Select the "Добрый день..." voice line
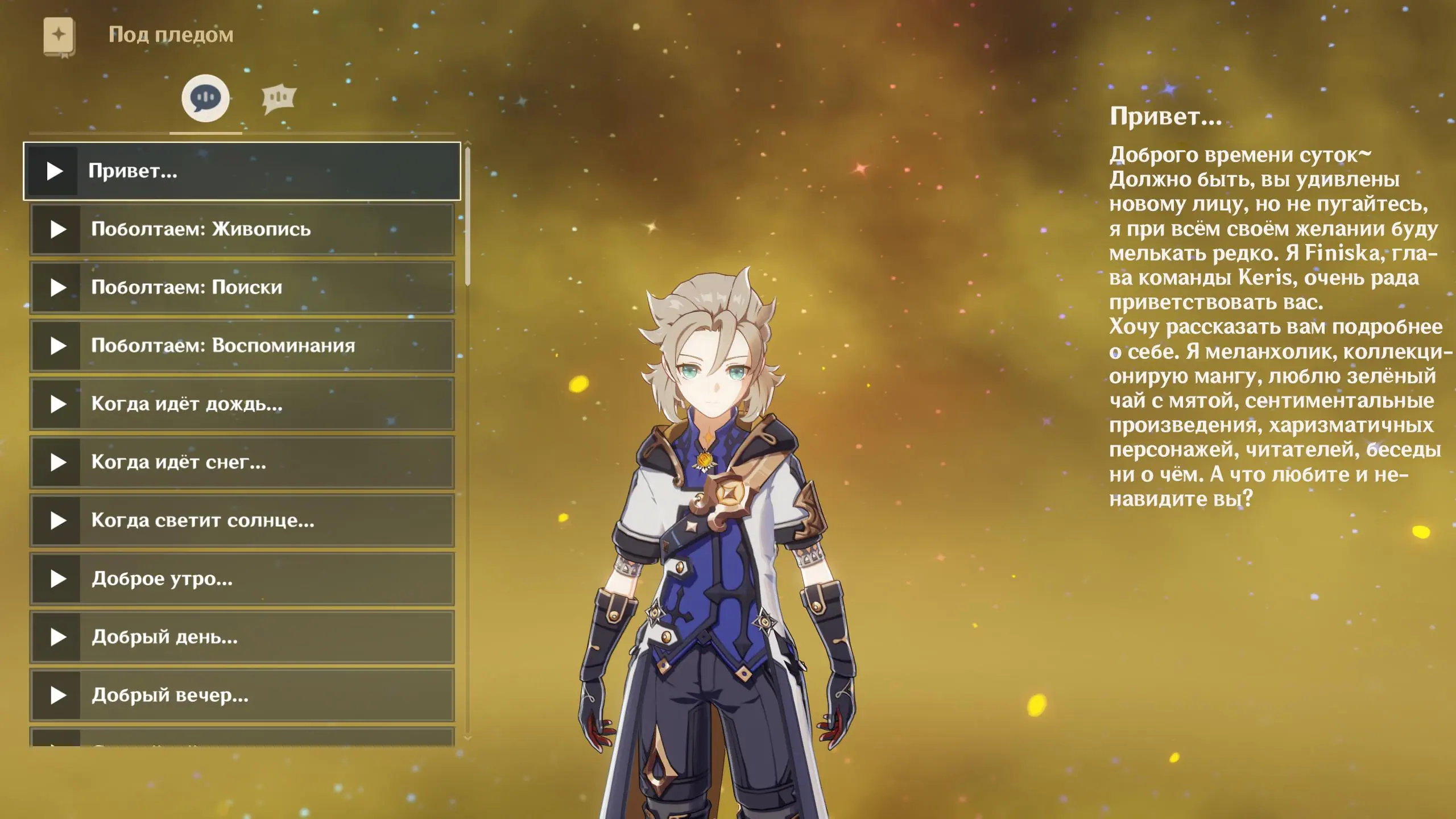 click(x=242, y=637)
